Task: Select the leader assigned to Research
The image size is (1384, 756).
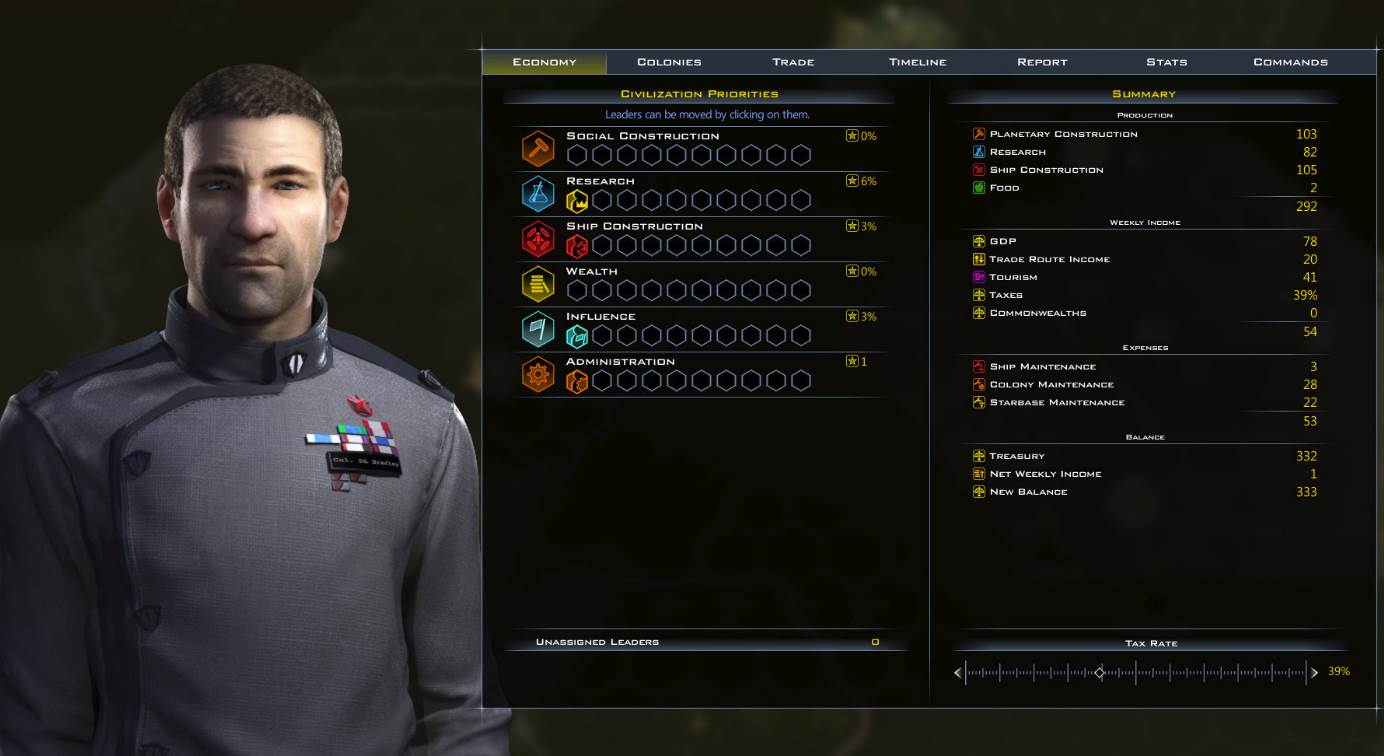Action: pyautogui.click(x=577, y=200)
